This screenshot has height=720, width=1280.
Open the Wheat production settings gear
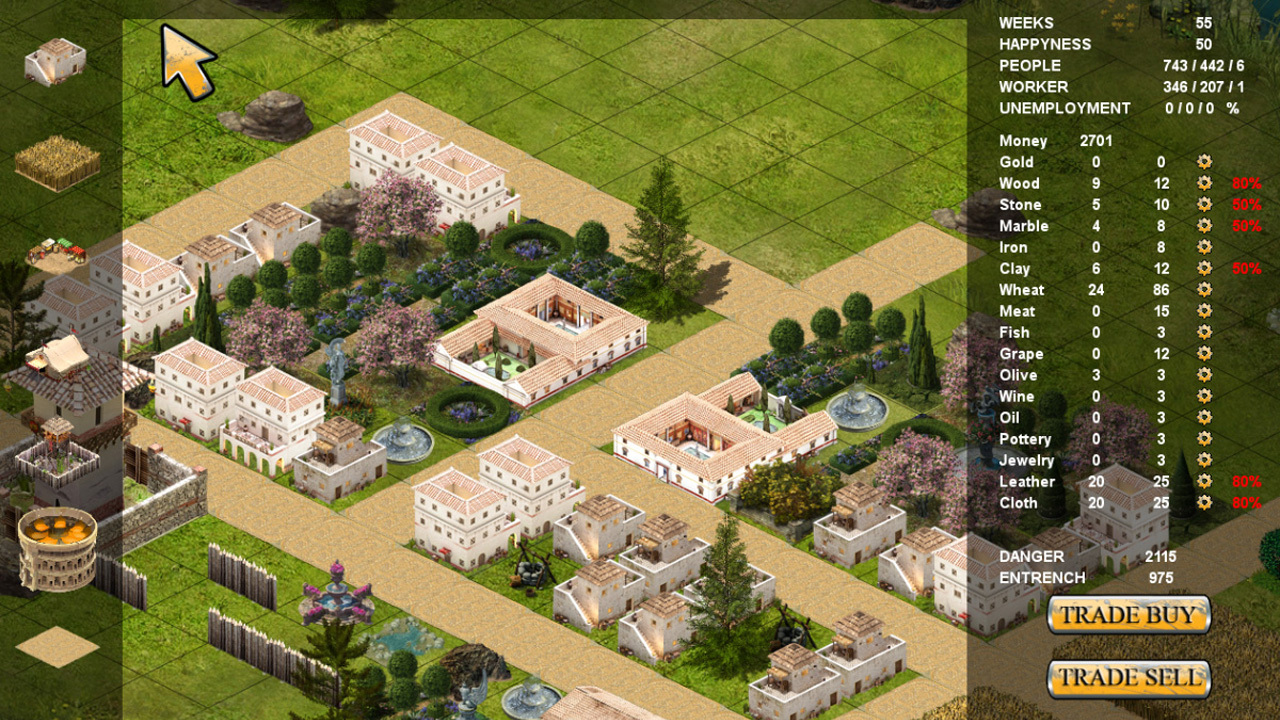click(1204, 290)
